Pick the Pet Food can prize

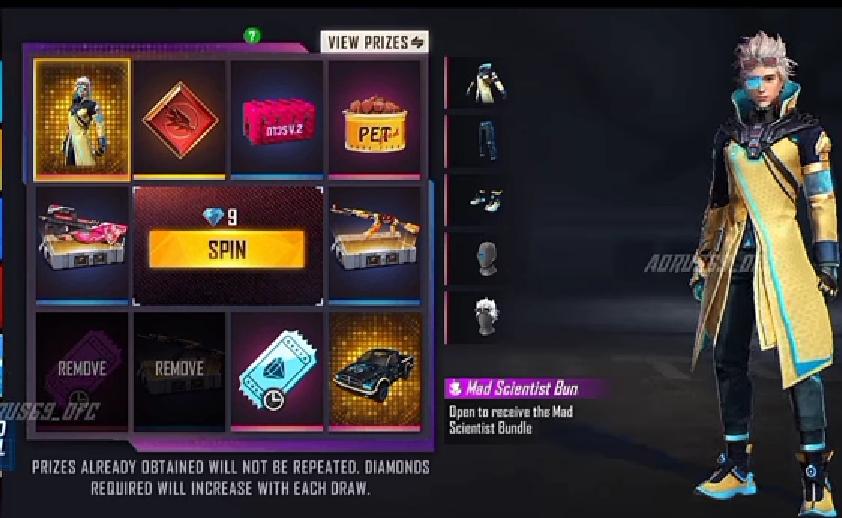point(375,119)
